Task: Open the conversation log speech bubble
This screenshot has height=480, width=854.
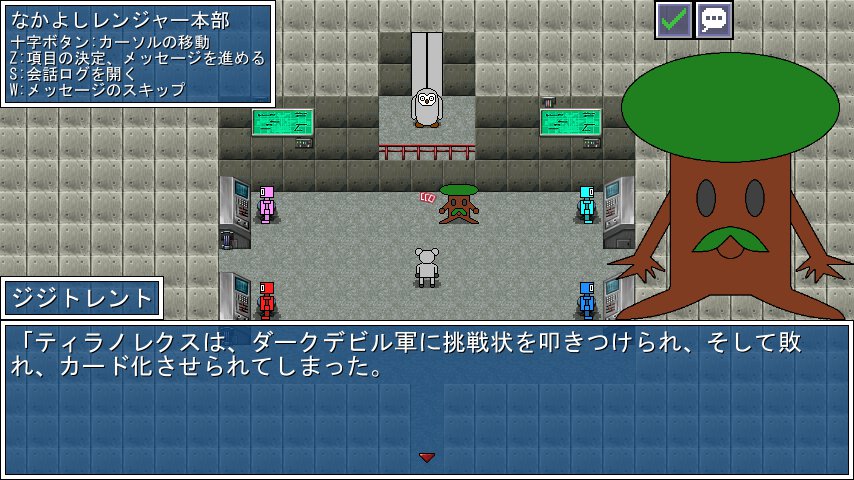Action: pyautogui.click(x=714, y=20)
